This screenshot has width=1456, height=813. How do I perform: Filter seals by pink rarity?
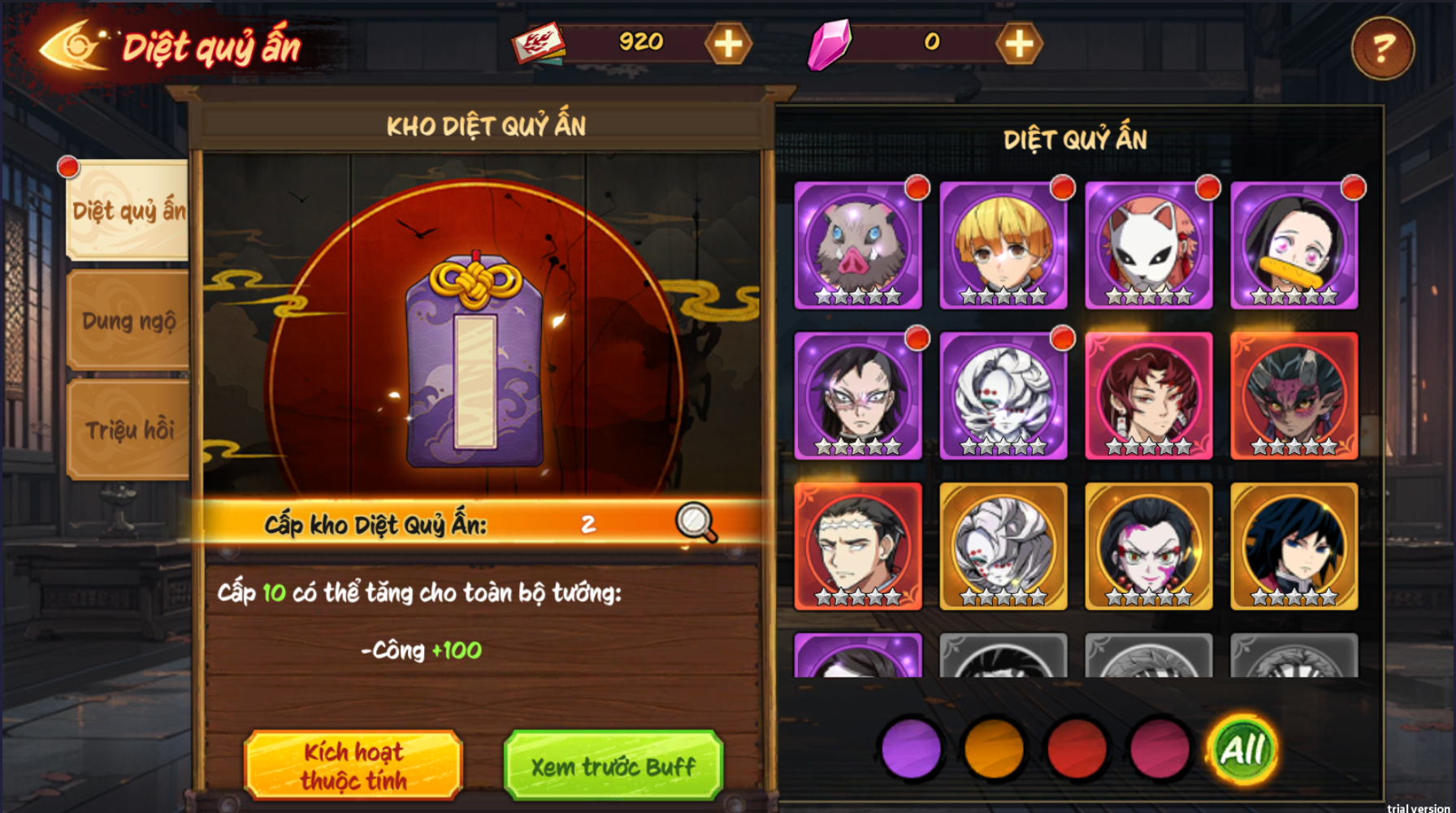click(1159, 749)
